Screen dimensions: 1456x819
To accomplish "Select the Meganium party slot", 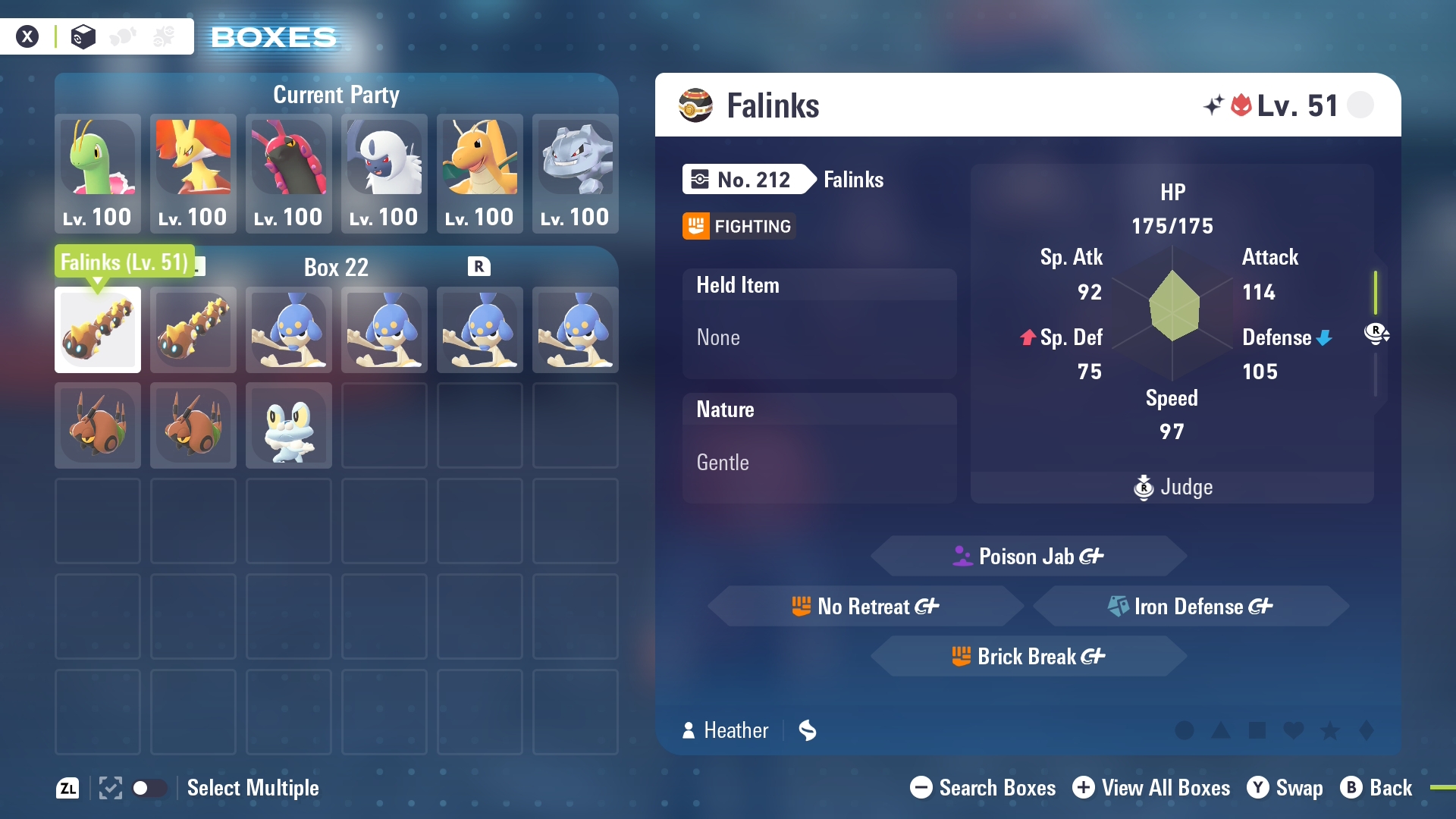I will (x=98, y=173).
